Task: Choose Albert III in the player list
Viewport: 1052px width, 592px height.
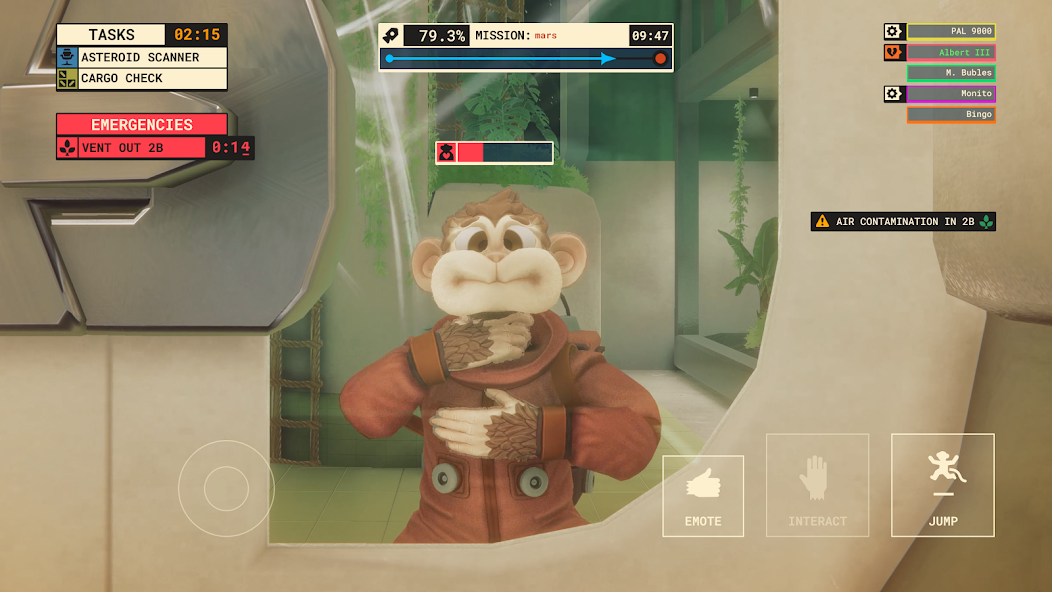Action: [x=950, y=53]
